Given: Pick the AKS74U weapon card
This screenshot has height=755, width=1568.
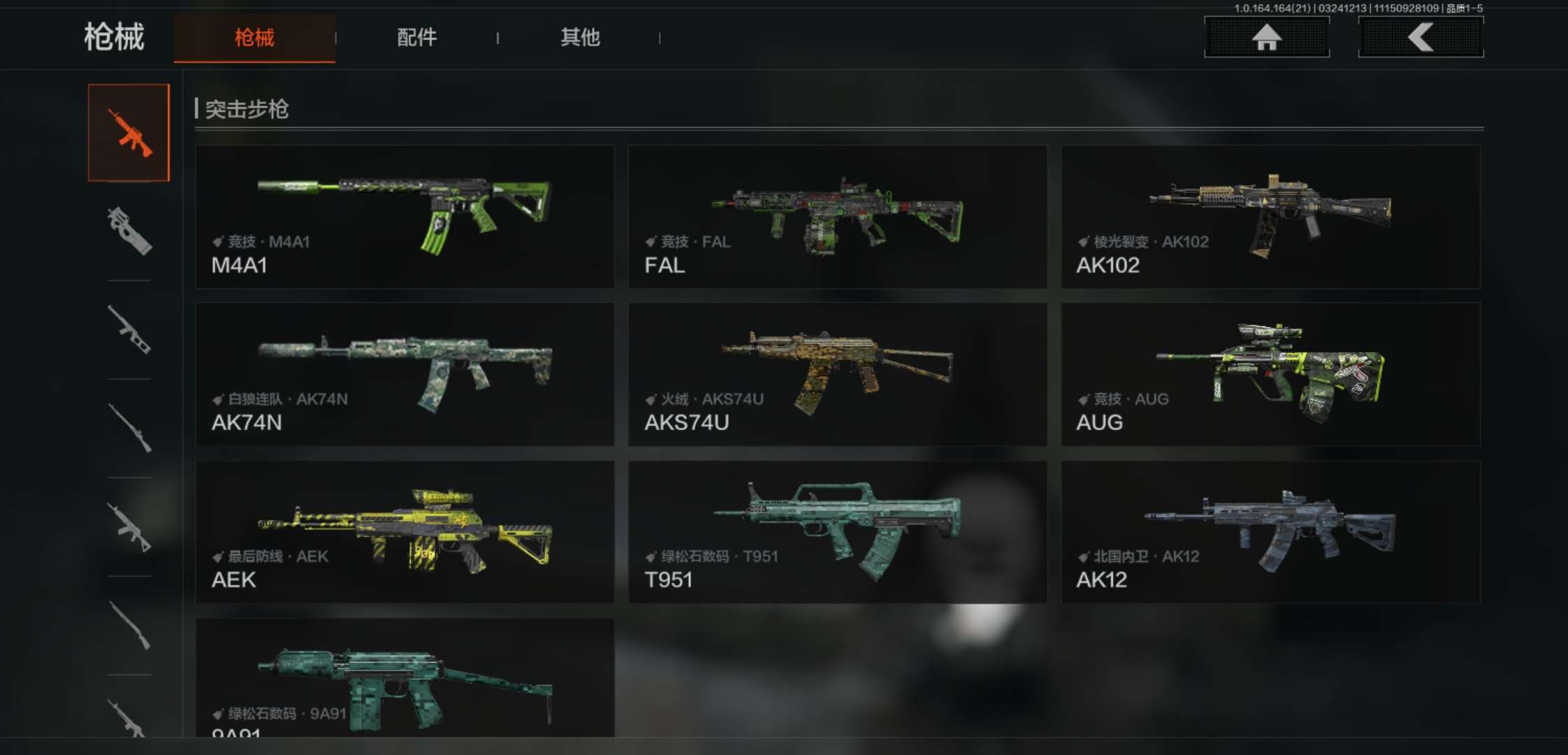Looking at the screenshot, I should point(837,374).
